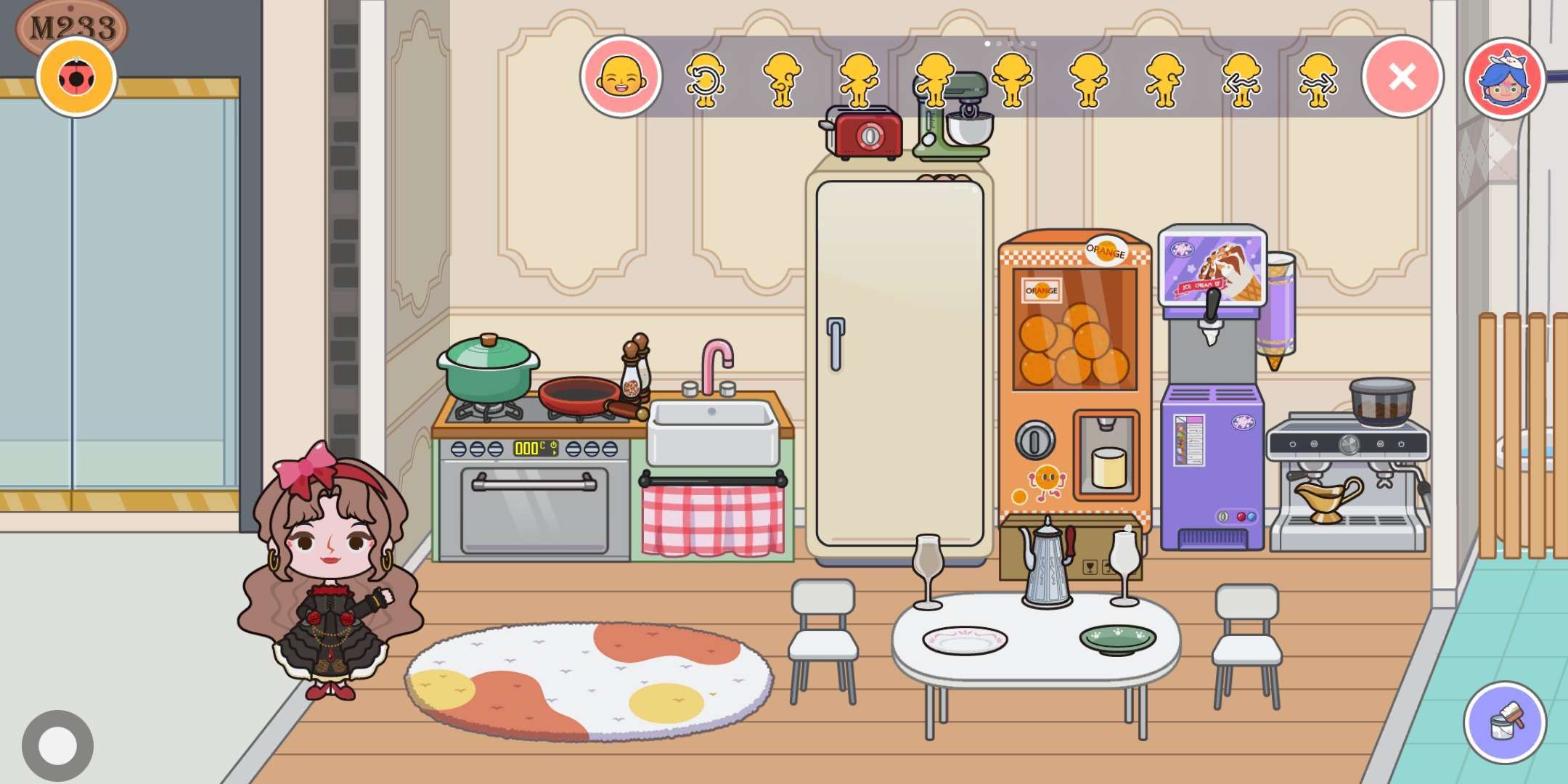
Task: Open the ladybug menu button
Action: [x=76, y=77]
